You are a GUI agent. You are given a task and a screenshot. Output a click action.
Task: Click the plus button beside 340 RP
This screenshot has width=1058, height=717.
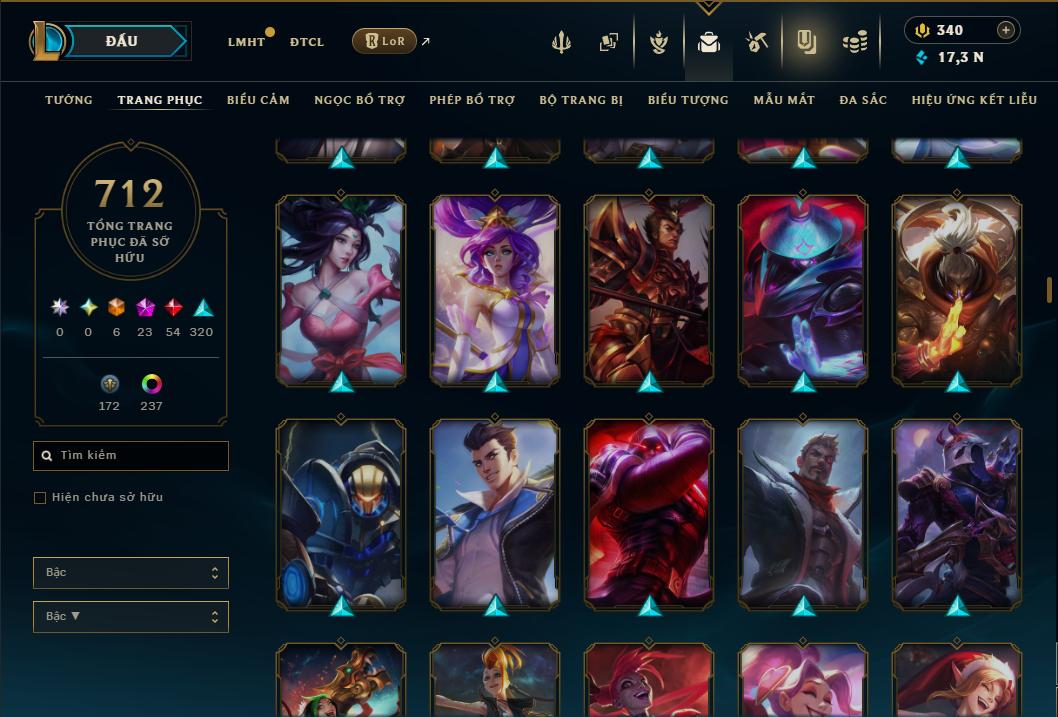click(x=1006, y=30)
